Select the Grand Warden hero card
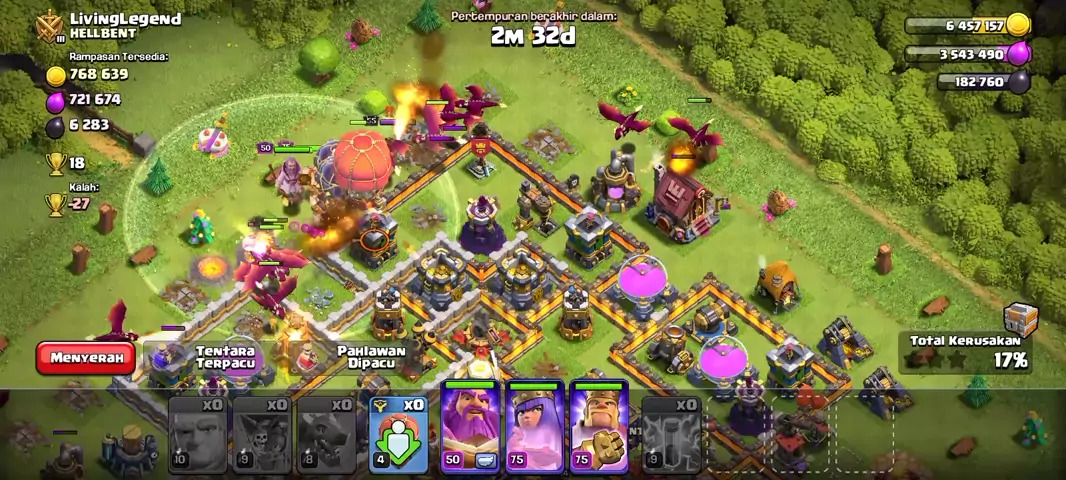 pos(470,427)
